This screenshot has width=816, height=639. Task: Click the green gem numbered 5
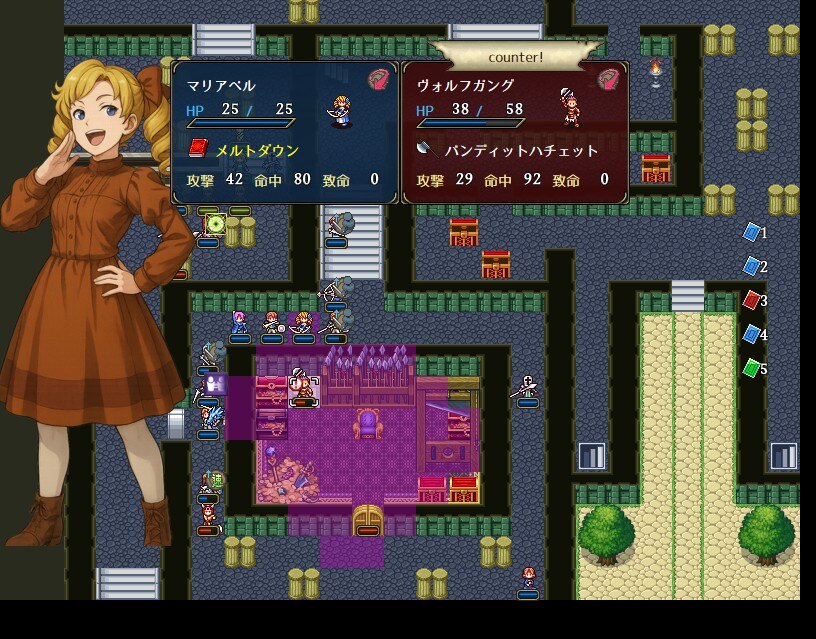pyautogui.click(x=752, y=368)
